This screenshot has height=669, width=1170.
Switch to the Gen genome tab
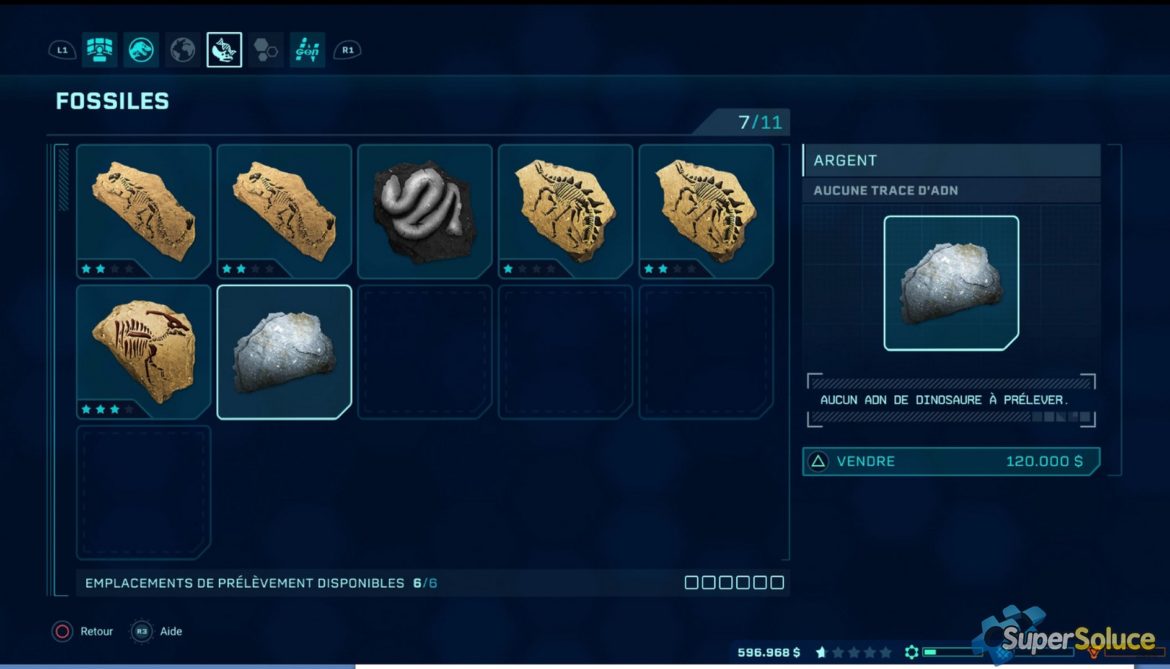click(x=307, y=50)
